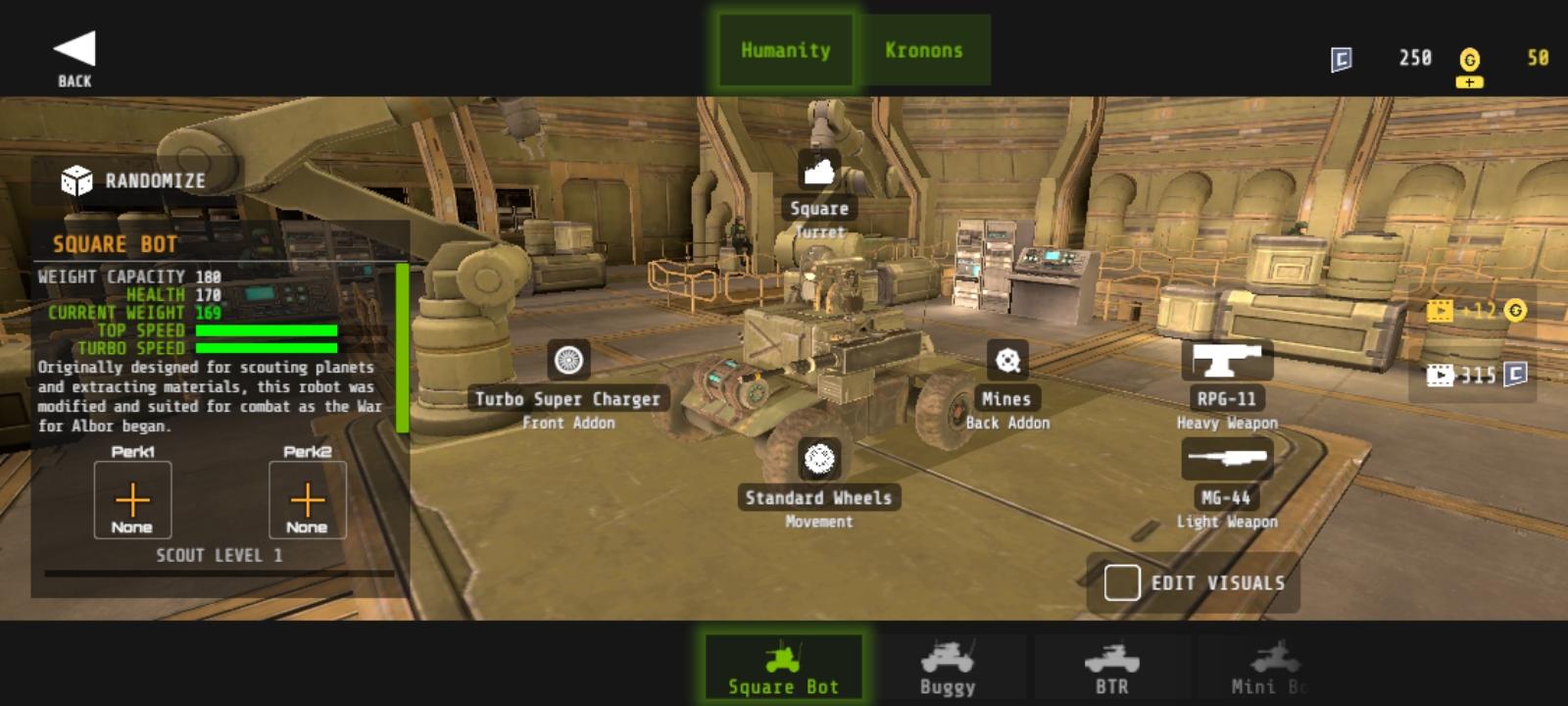Viewport: 1568px width, 706px height.
Task: Select the Turbo Super Charger front addon
Action: coord(567,362)
